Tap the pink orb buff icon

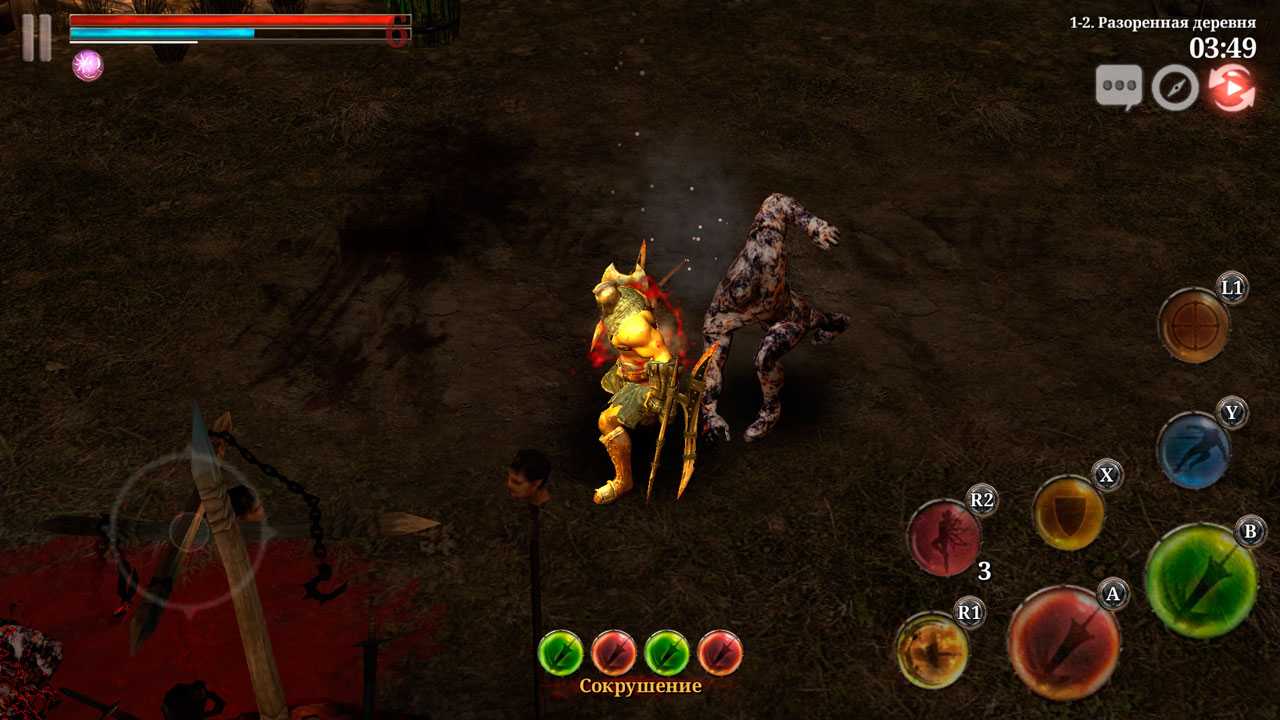[x=88, y=66]
